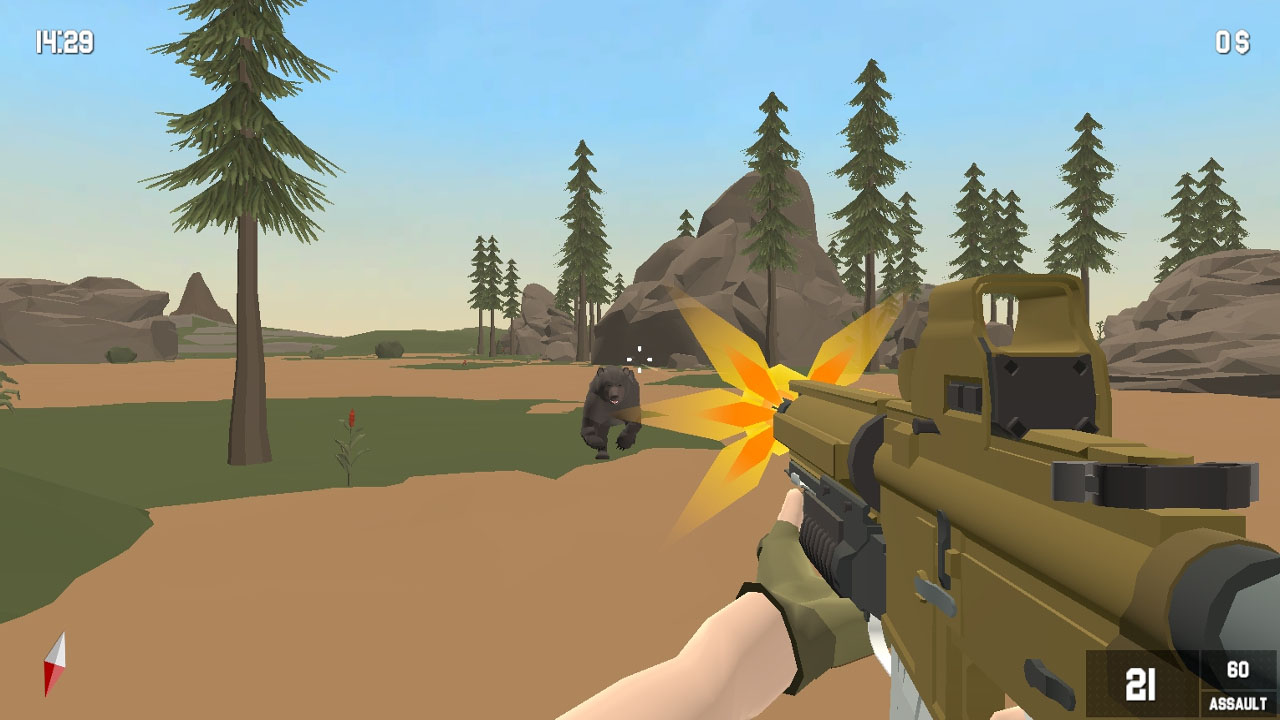Click the charging bear target

click(x=610, y=410)
